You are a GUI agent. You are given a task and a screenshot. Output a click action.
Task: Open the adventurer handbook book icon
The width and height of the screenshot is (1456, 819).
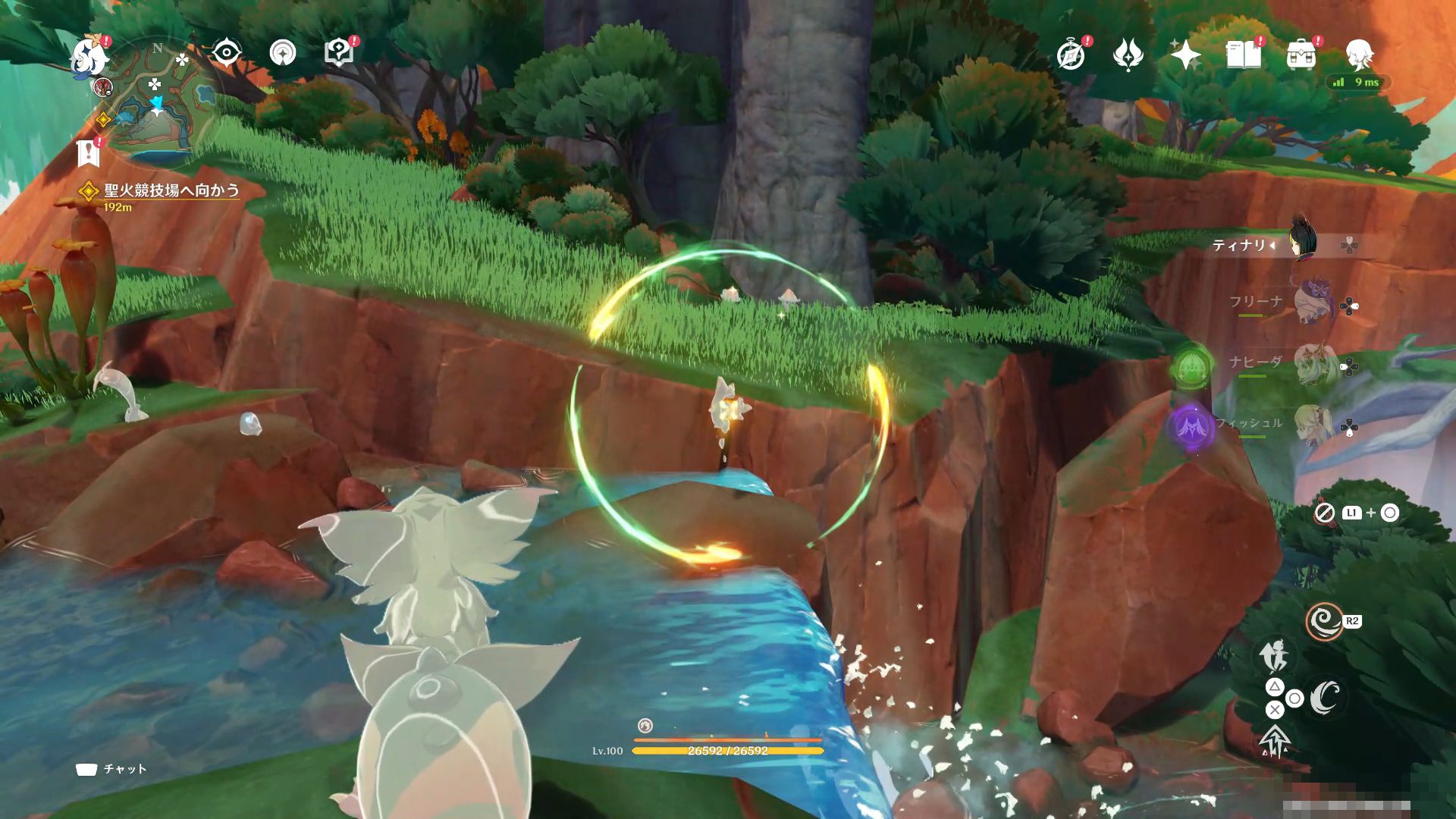click(1243, 55)
